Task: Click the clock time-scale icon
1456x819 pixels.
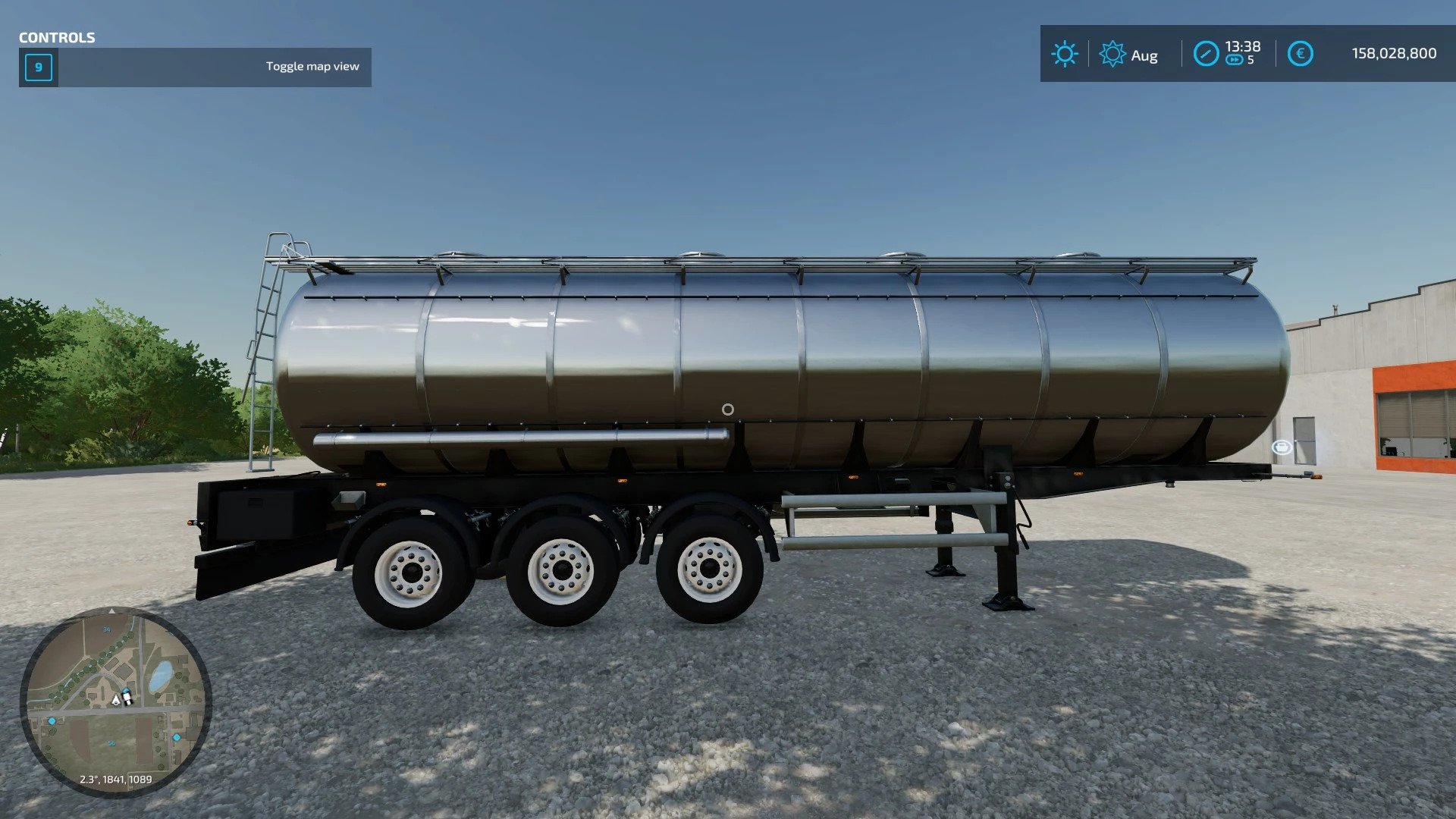Action: 1206,54
